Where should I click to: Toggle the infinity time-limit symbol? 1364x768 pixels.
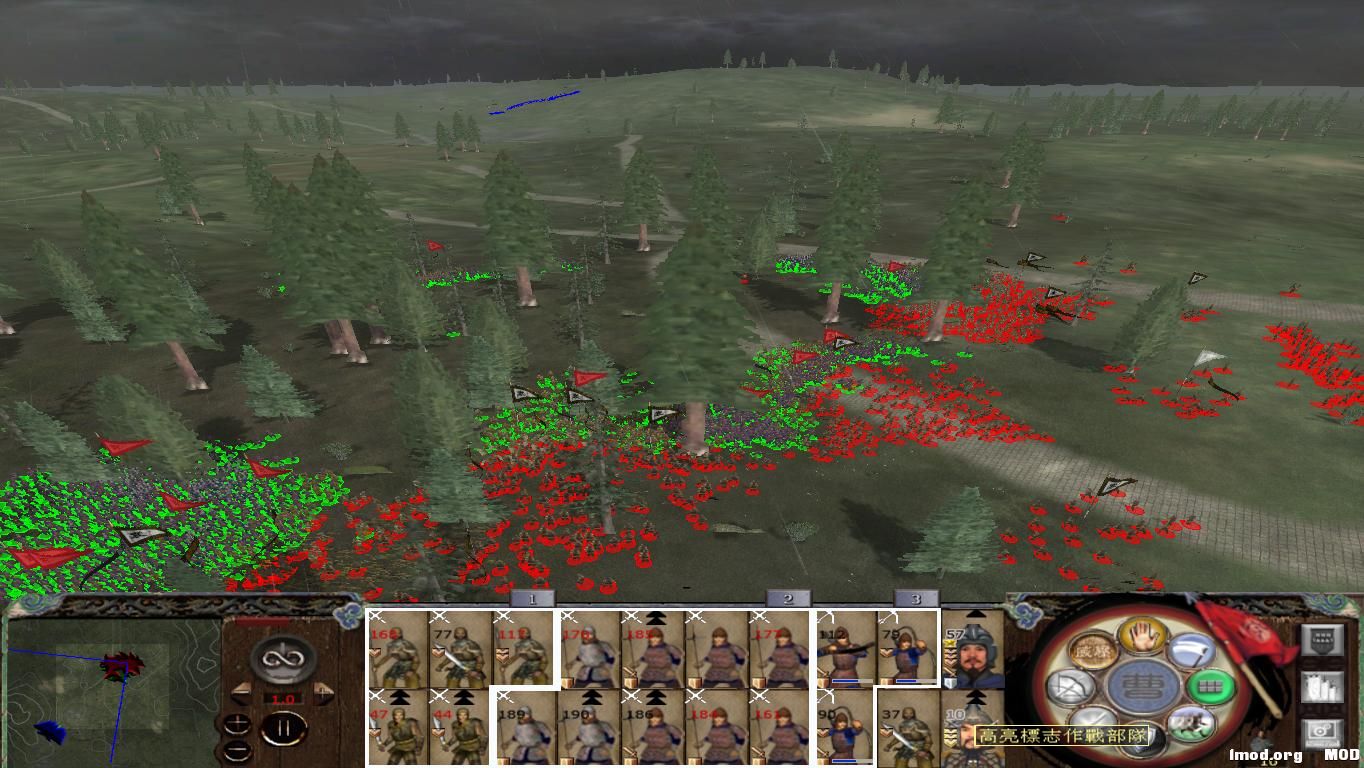pyautogui.click(x=282, y=660)
